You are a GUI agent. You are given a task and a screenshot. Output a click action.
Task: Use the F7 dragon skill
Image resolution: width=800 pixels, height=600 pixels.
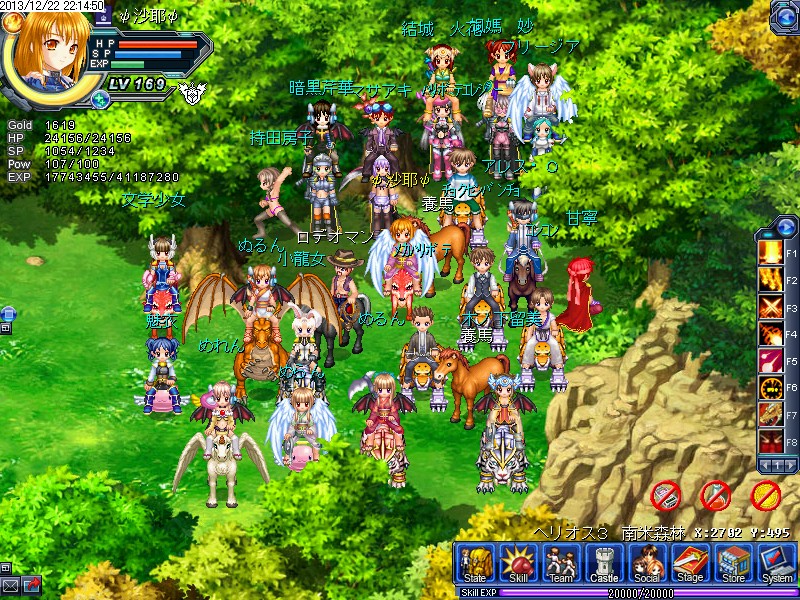pyautogui.click(x=770, y=413)
